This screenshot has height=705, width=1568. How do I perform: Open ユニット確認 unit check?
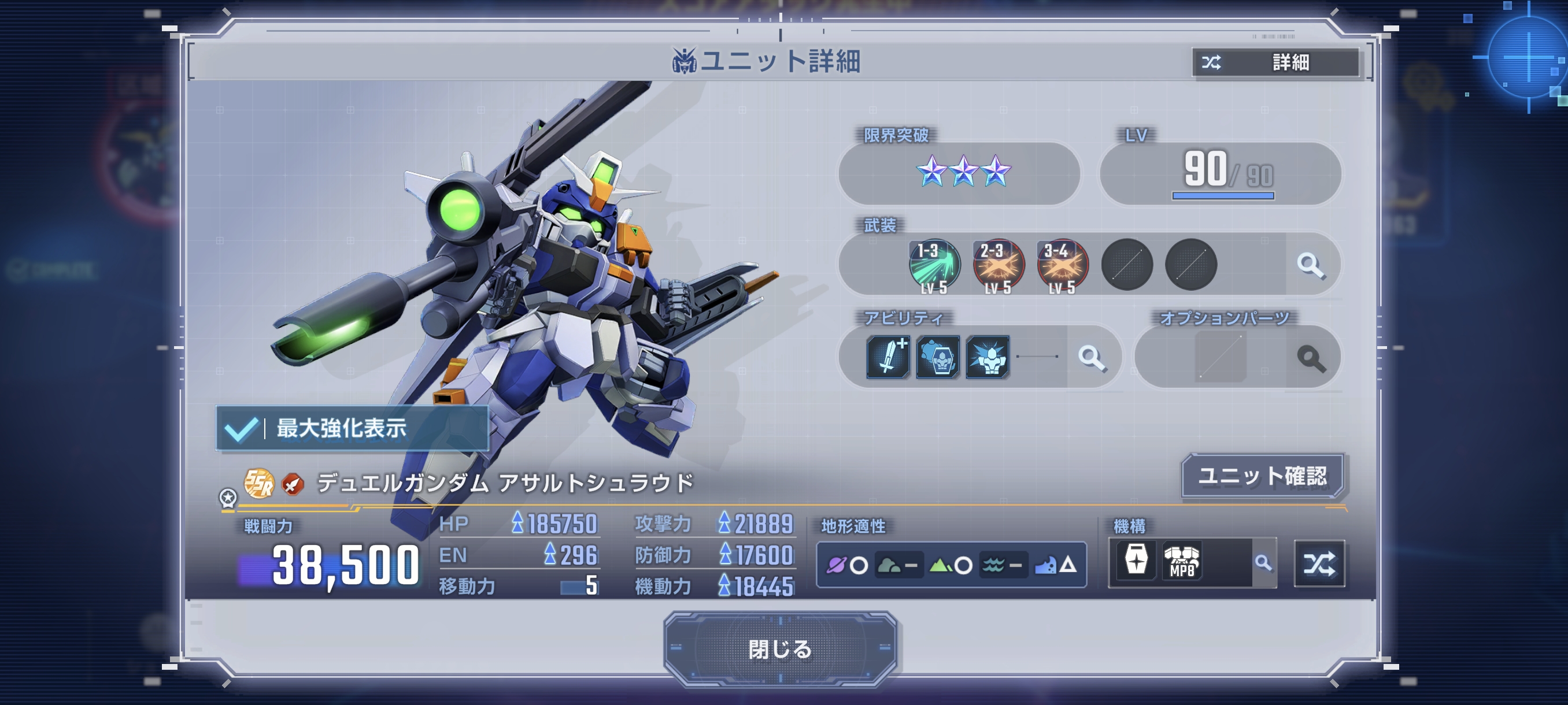click(1262, 476)
